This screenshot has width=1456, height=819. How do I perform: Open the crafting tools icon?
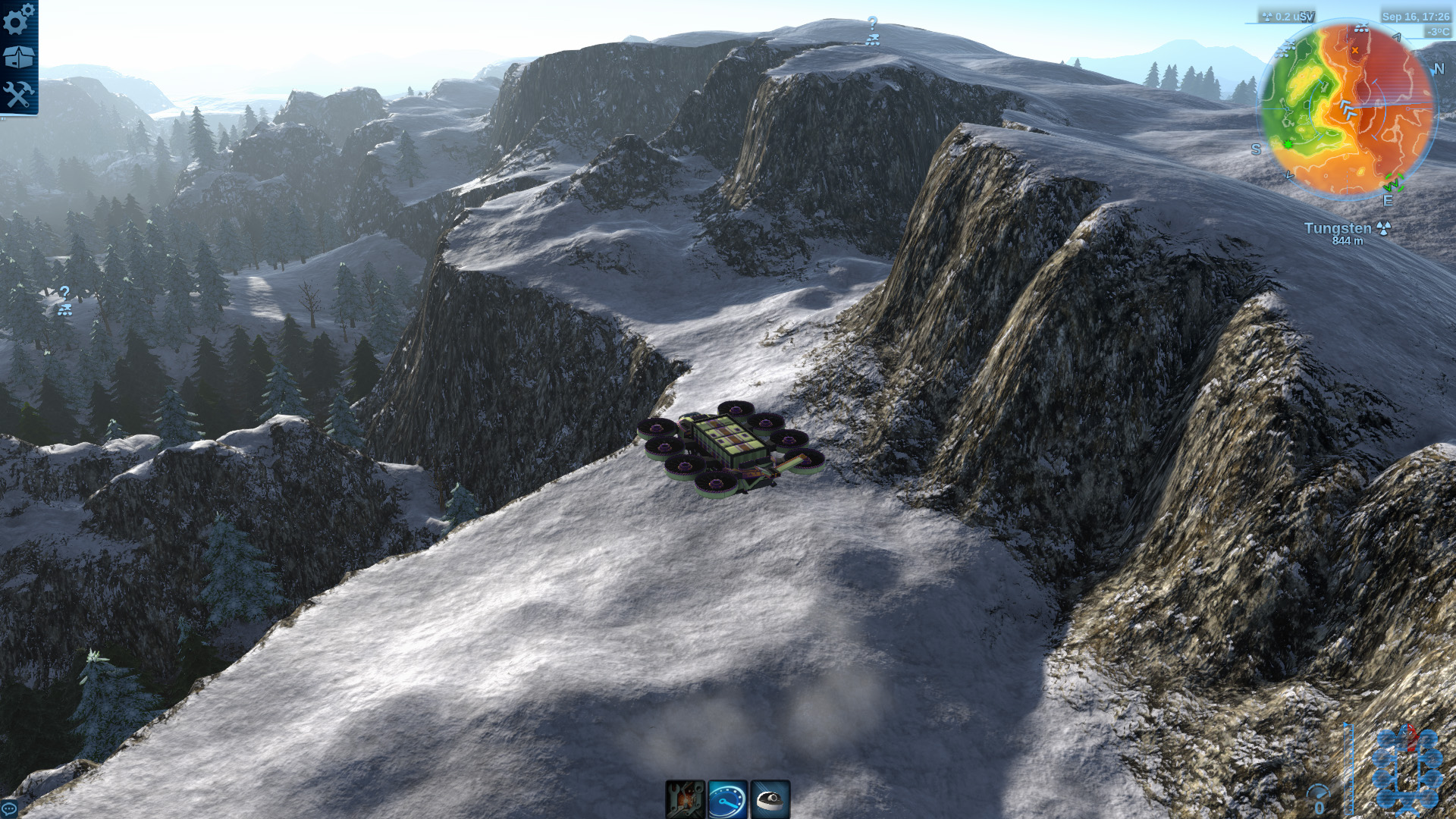click(18, 95)
